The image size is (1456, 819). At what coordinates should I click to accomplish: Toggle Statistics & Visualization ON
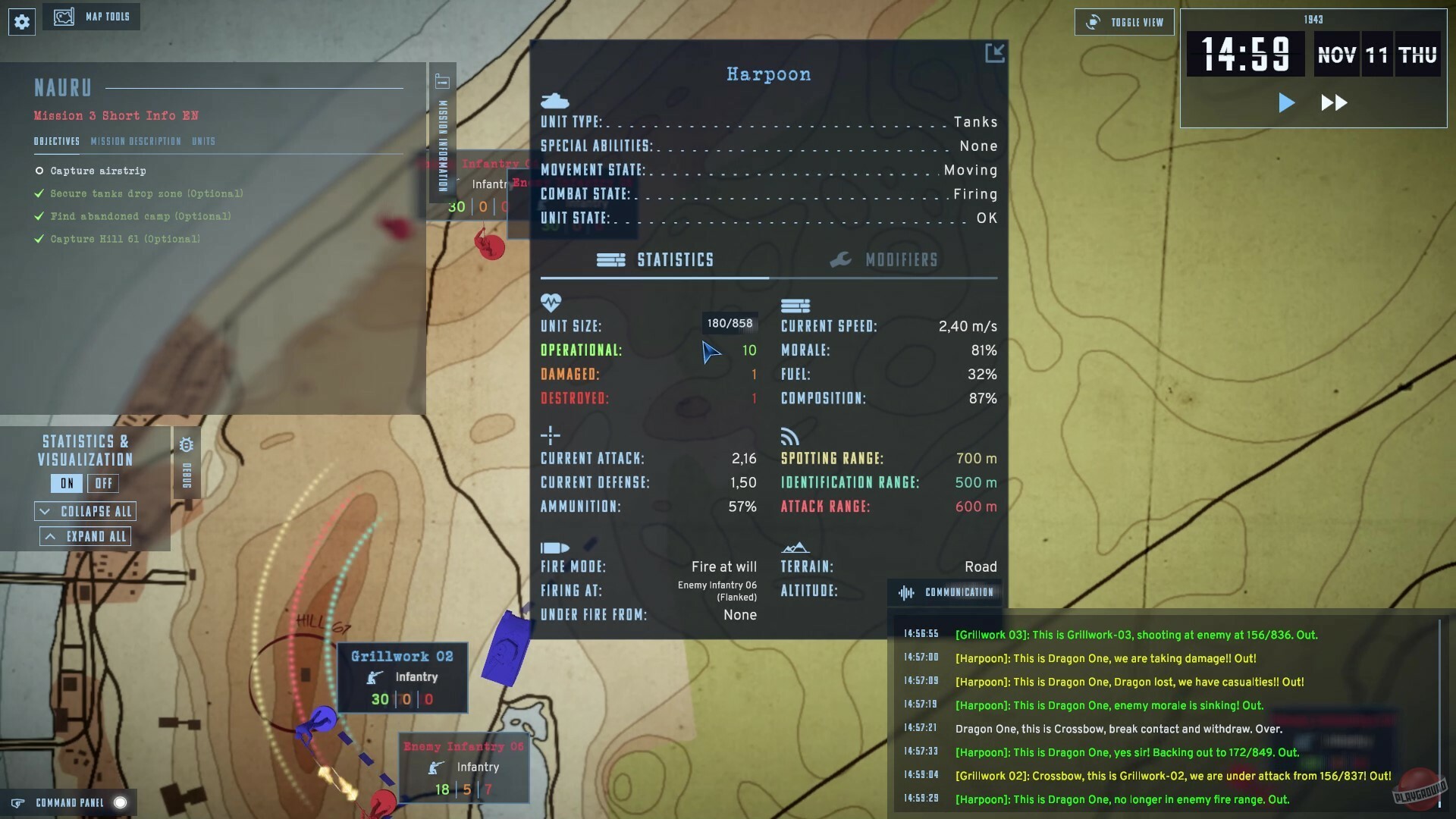pos(66,483)
